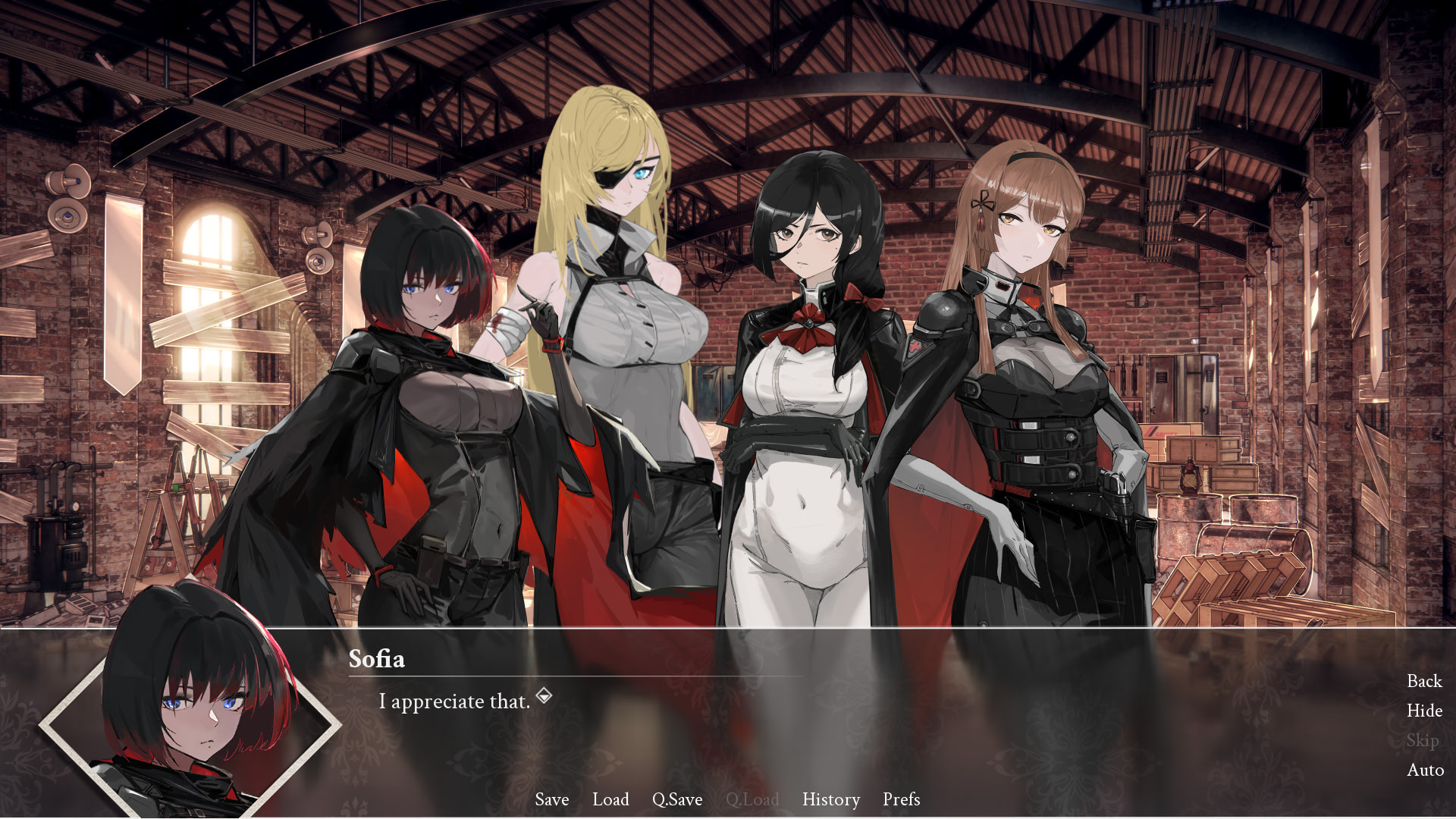Enable Auto-advance mode
This screenshot has width=1456, height=819.
tap(1425, 770)
